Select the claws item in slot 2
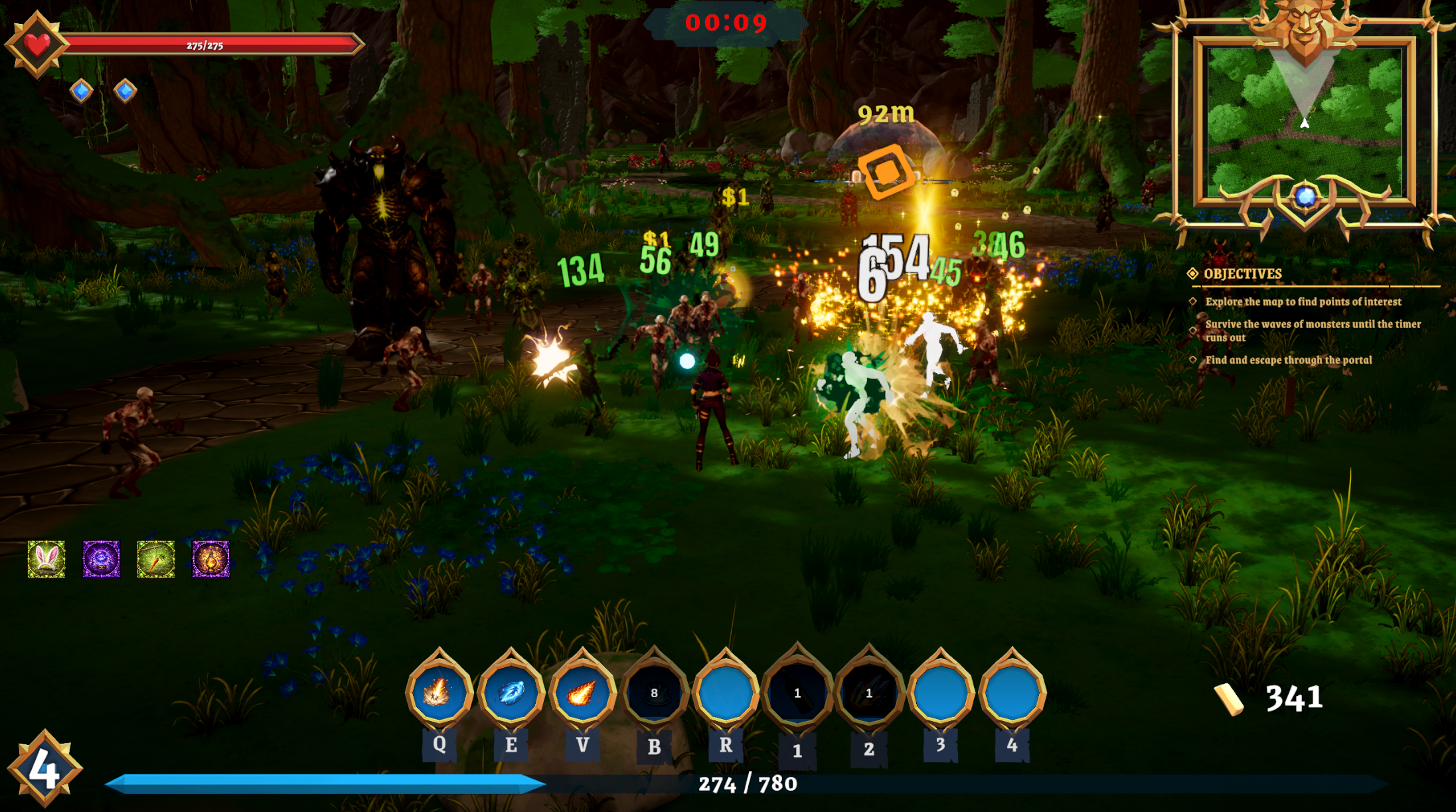 (868, 692)
